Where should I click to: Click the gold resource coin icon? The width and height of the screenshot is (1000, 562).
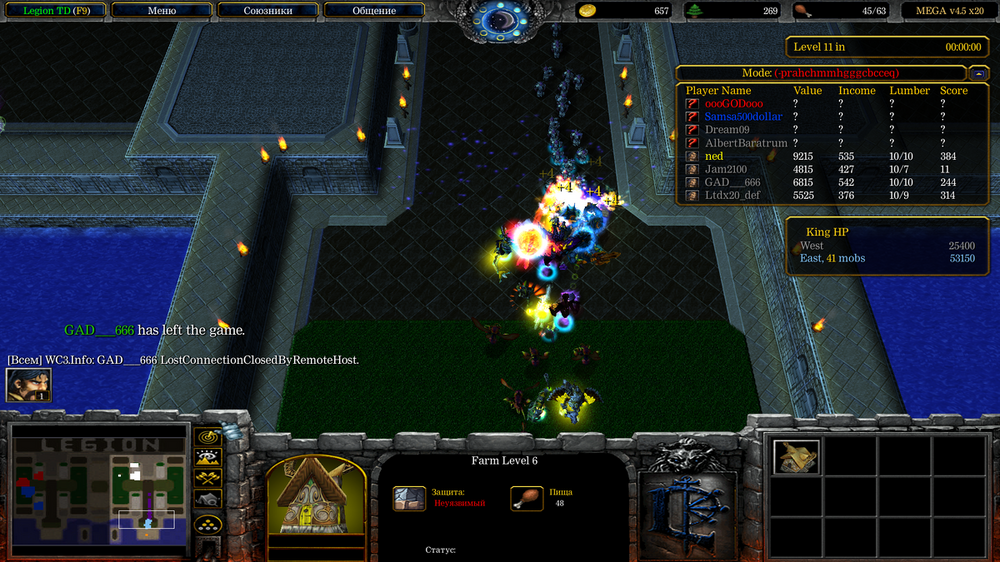click(589, 11)
